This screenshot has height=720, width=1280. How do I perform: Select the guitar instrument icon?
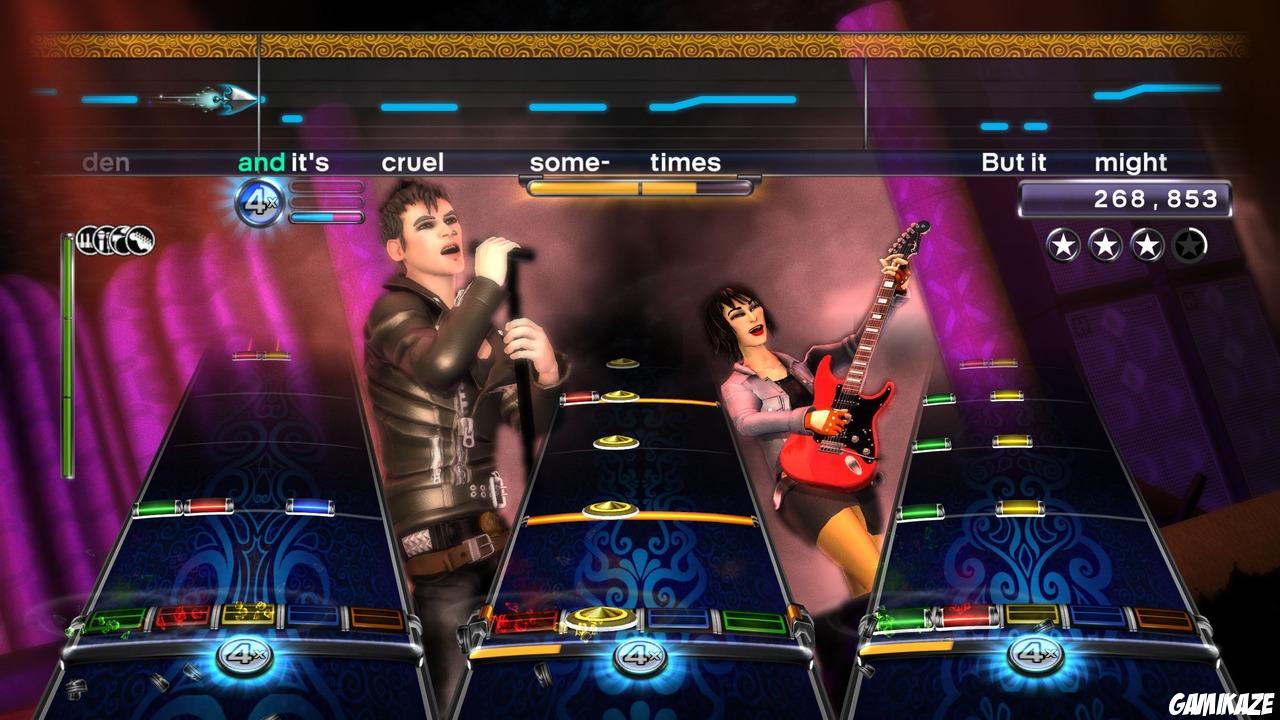point(141,241)
